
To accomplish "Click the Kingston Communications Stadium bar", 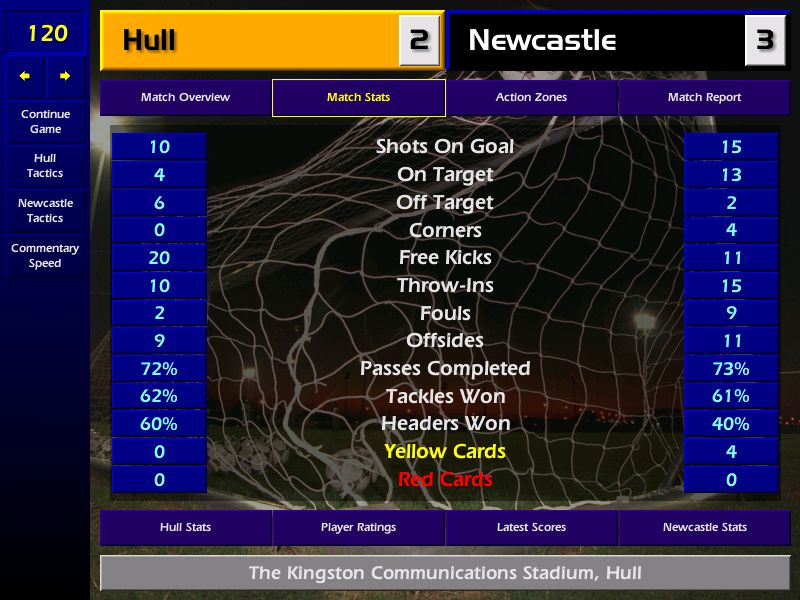I will click(445, 574).
